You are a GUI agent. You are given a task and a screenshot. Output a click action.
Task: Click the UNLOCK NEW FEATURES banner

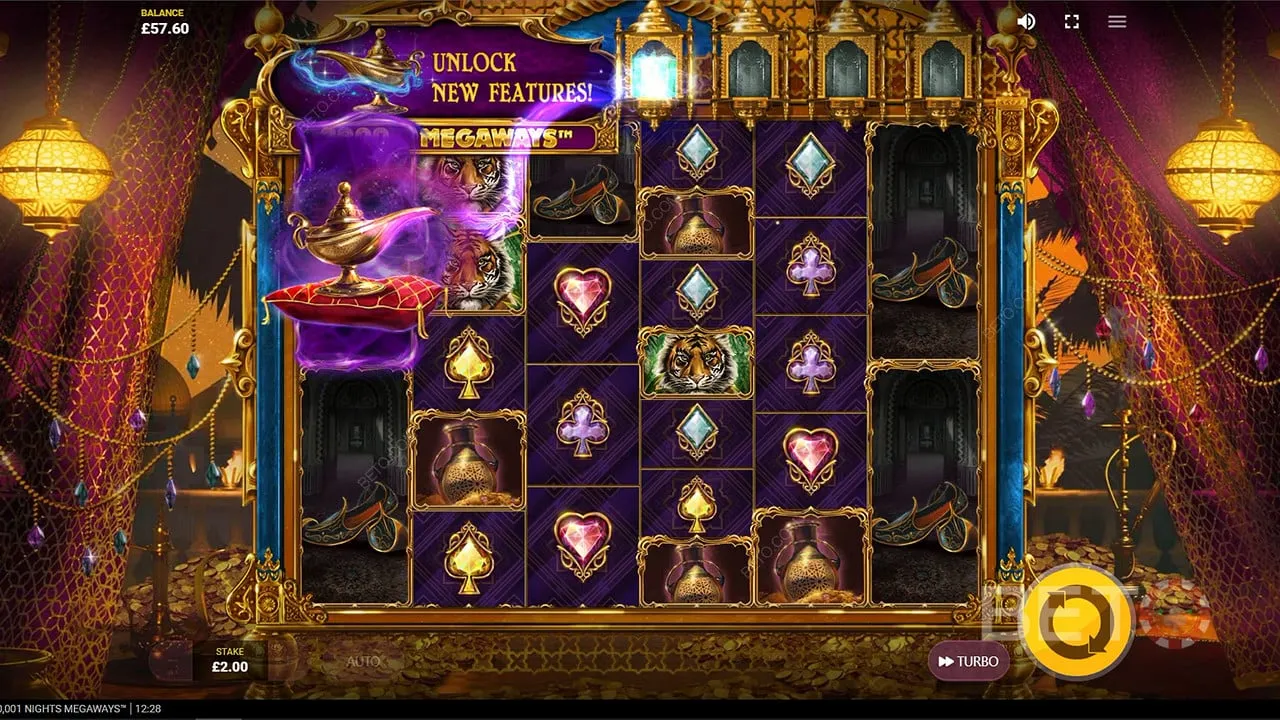tap(513, 75)
